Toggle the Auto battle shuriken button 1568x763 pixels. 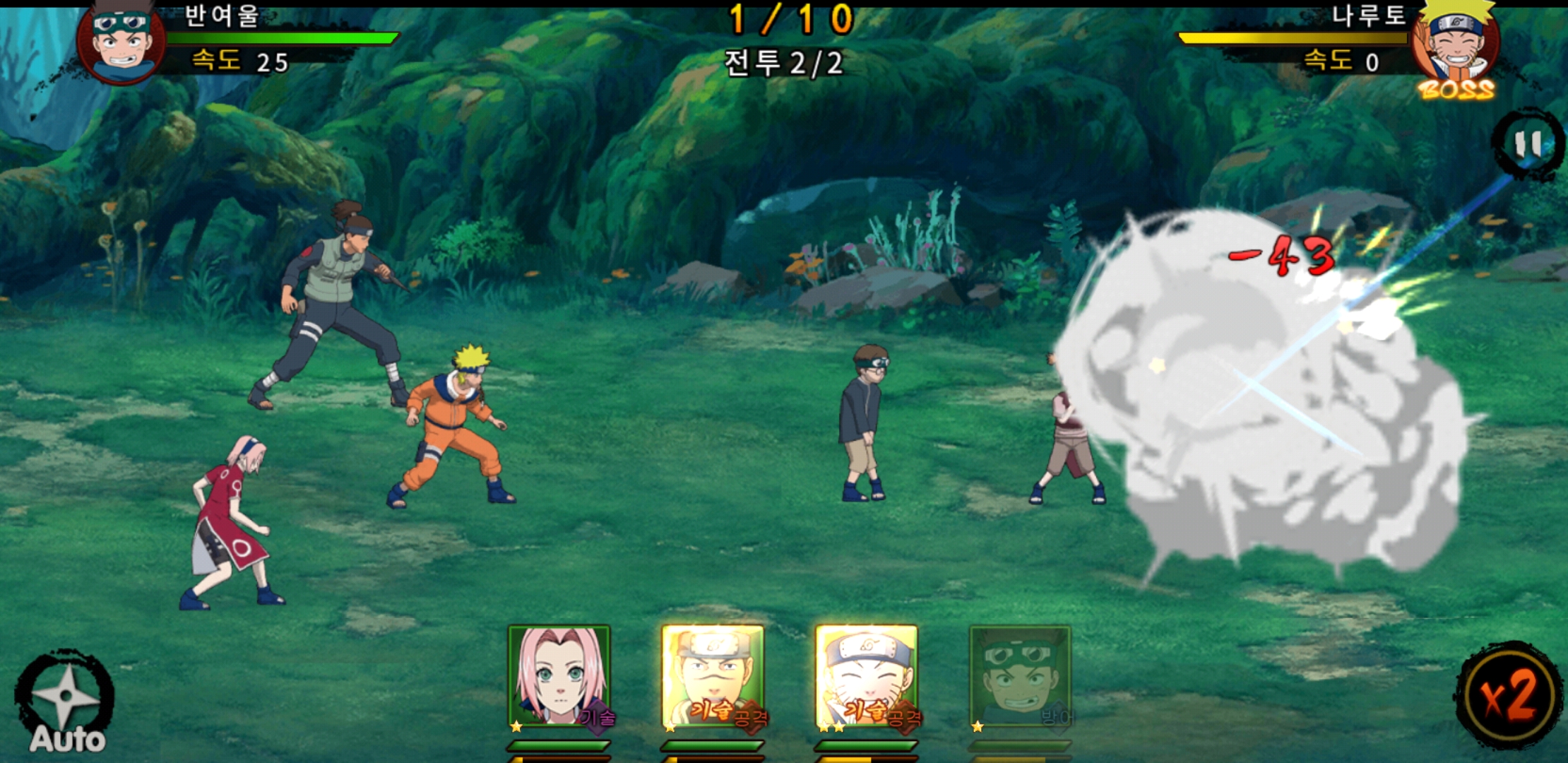(x=65, y=702)
